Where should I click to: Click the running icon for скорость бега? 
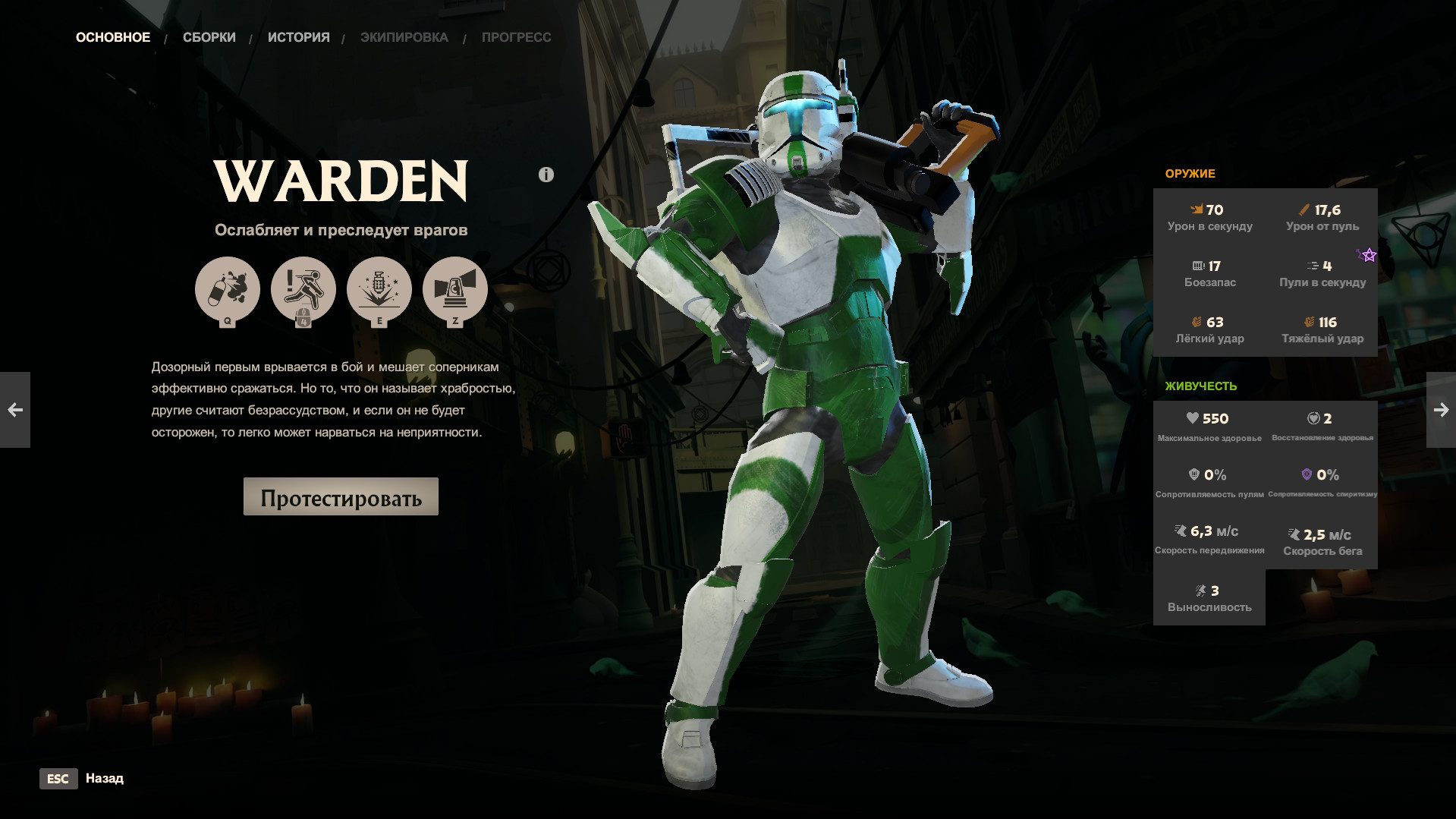(x=1294, y=534)
